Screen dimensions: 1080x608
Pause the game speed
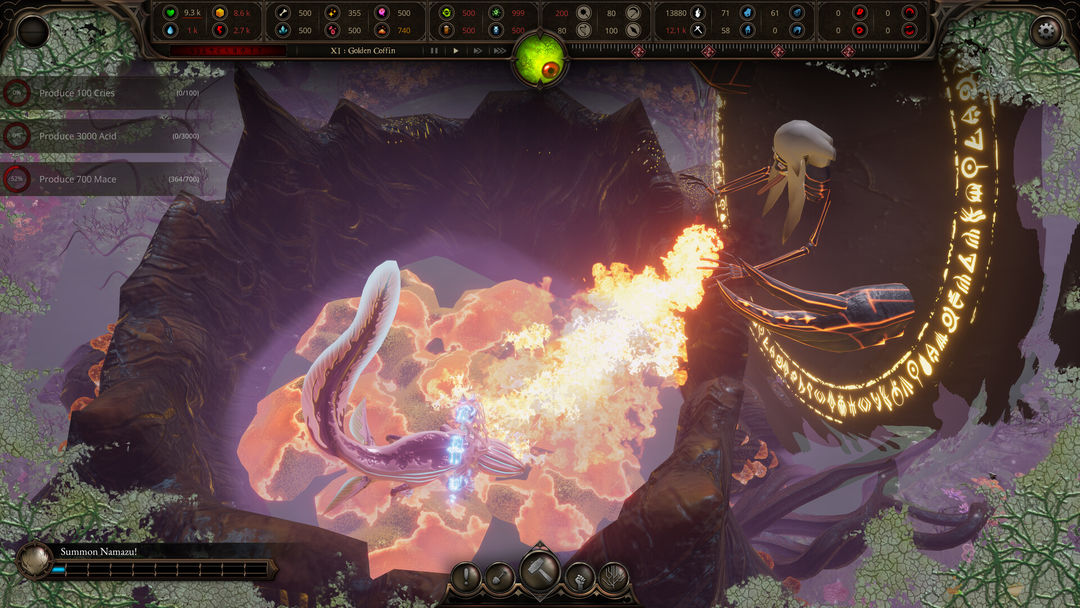pyautogui.click(x=434, y=50)
